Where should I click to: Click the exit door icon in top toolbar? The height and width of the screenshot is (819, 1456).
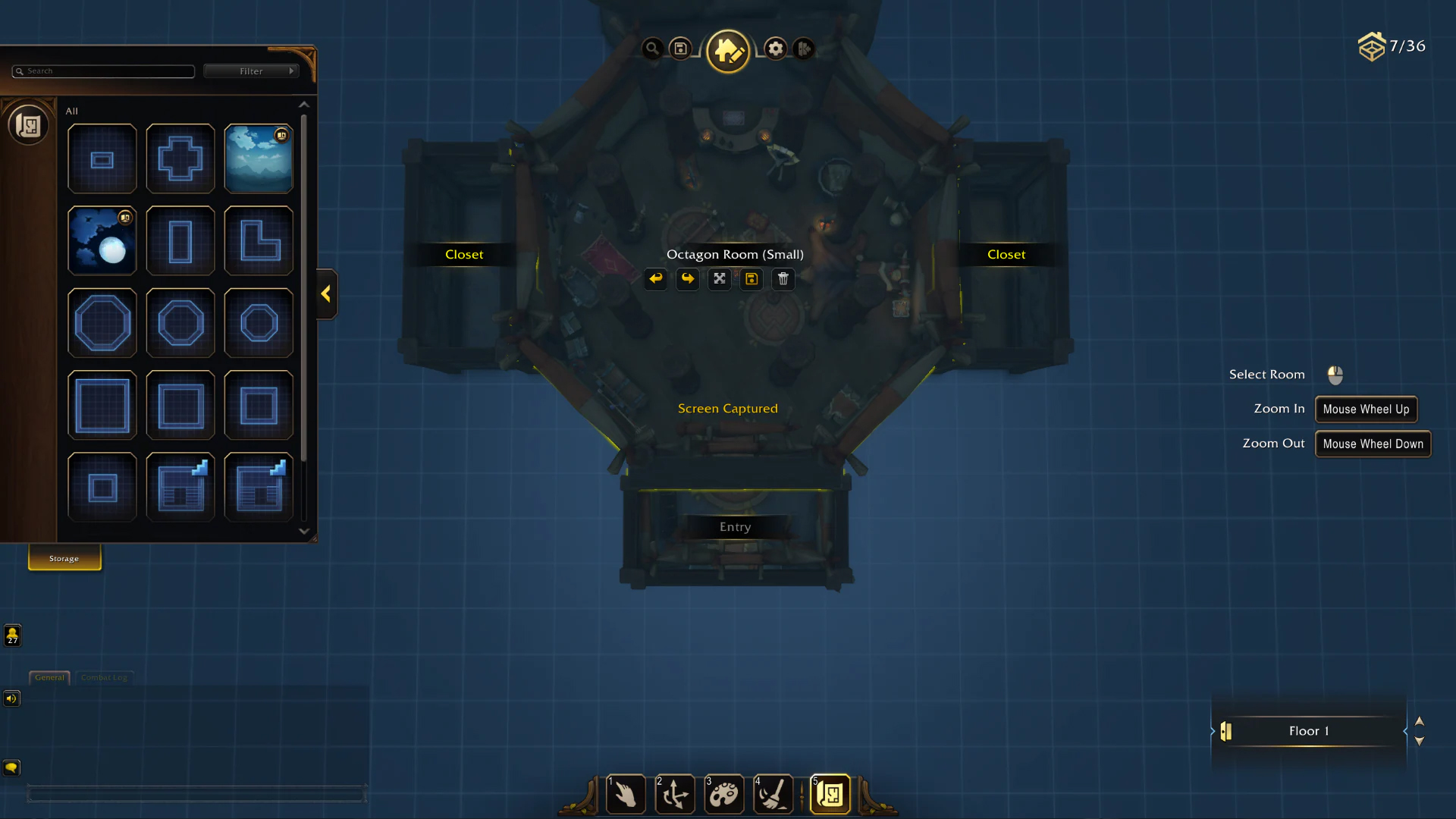[804, 49]
